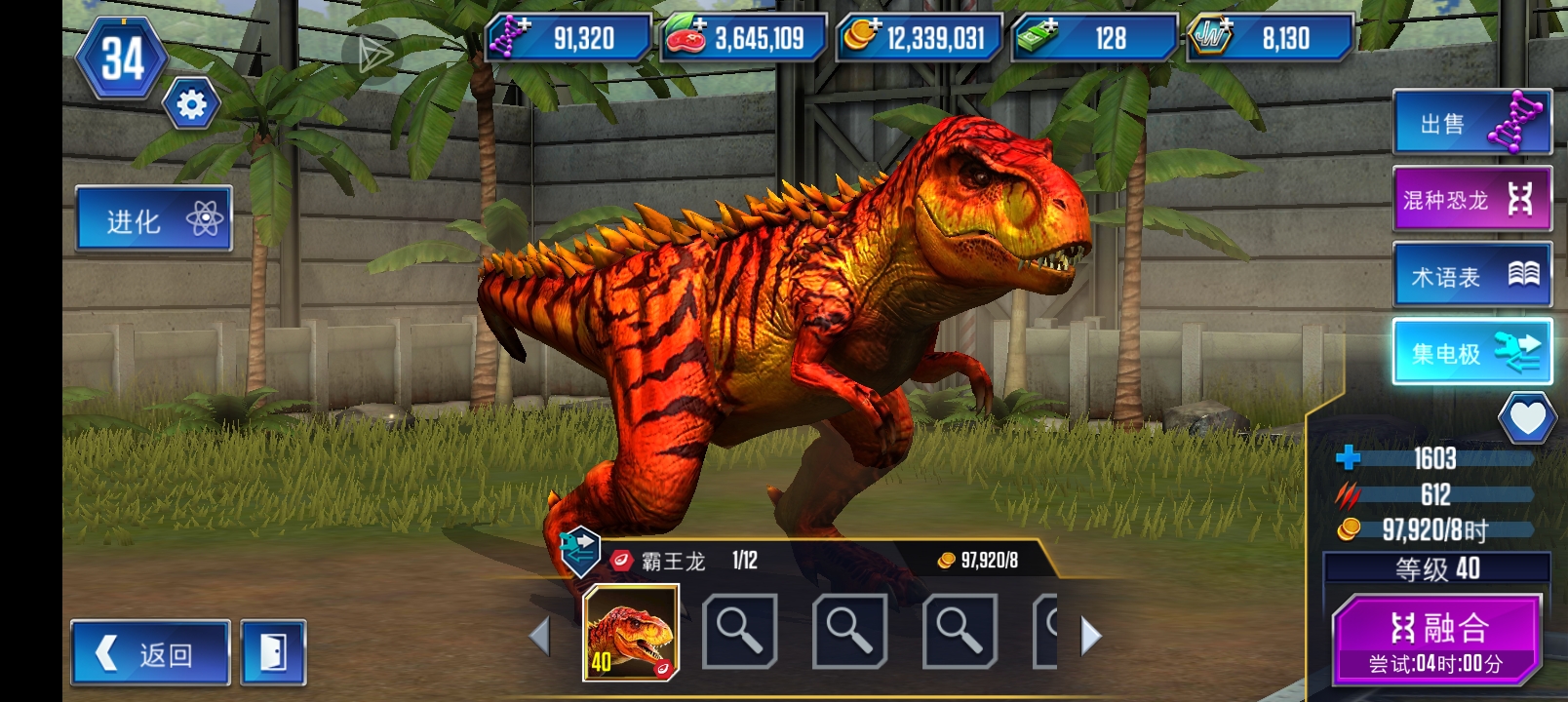Click the 出售 (Sell) button
Viewport: 1568px width, 702px height.
click(x=1471, y=123)
